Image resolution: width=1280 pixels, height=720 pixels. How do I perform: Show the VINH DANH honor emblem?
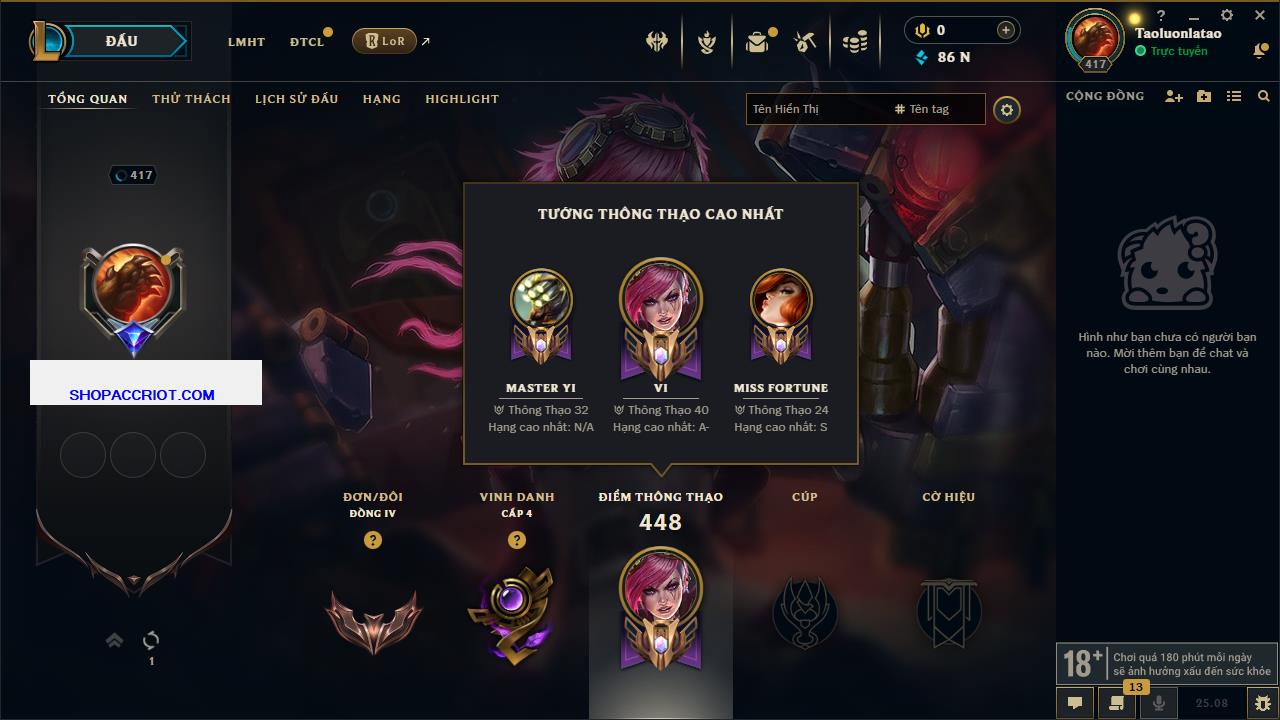516,614
